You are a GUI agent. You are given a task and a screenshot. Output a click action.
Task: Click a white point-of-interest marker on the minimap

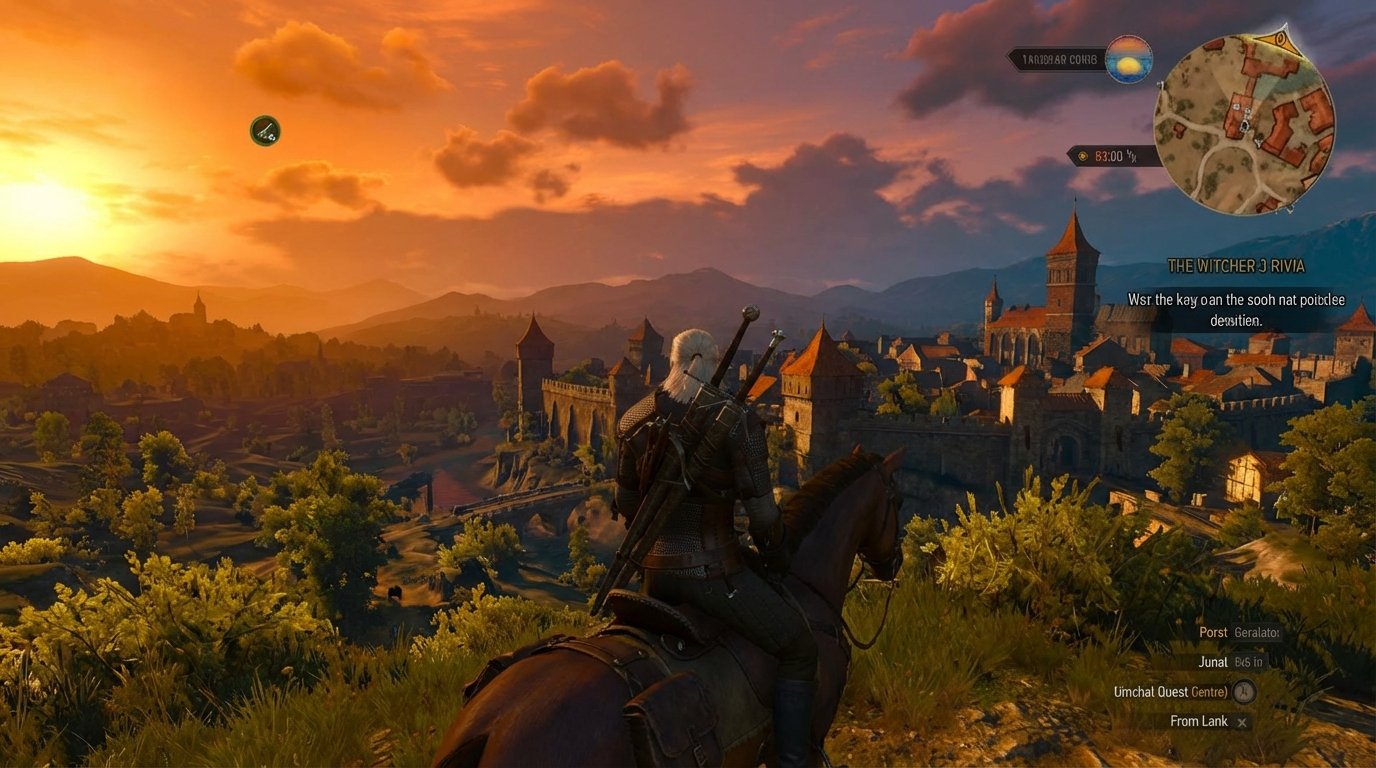point(1235,106)
